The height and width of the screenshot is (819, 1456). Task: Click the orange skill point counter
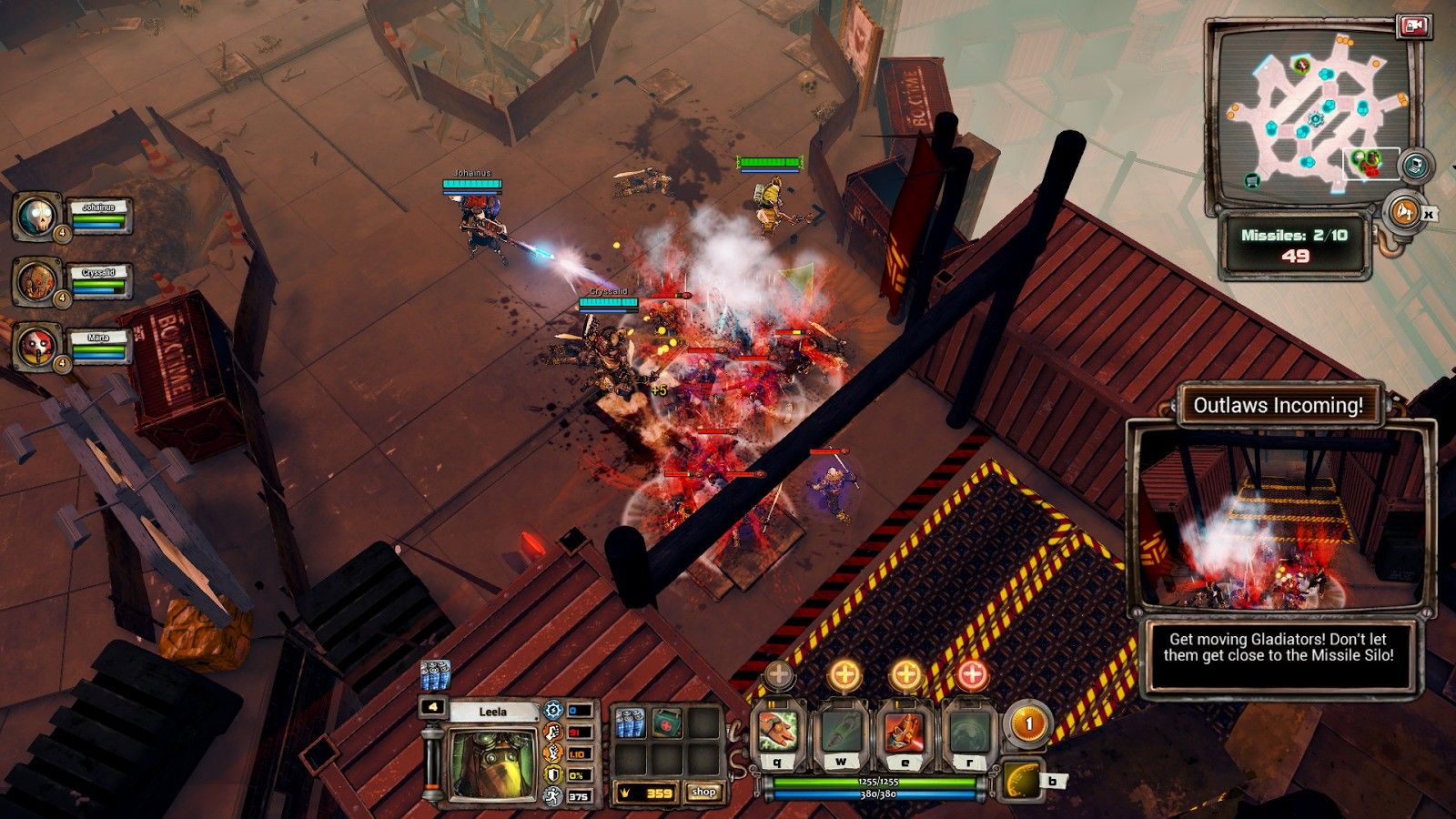pyautogui.click(x=1027, y=725)
